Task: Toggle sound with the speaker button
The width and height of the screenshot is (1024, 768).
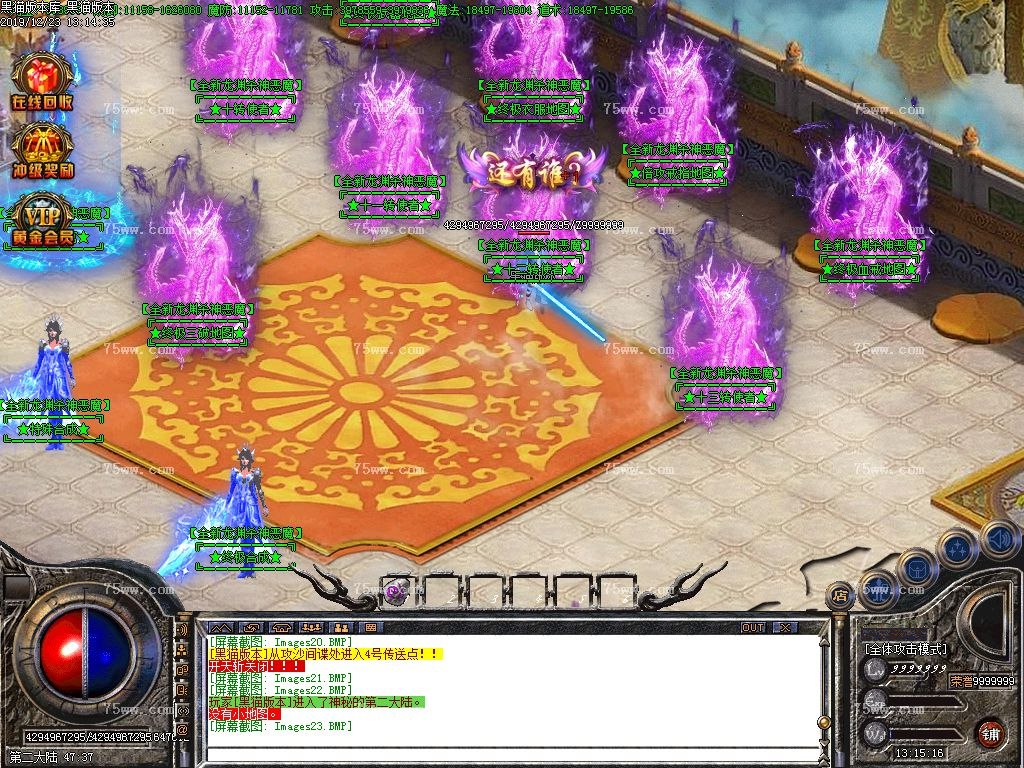Action: (x=999, y=541)
